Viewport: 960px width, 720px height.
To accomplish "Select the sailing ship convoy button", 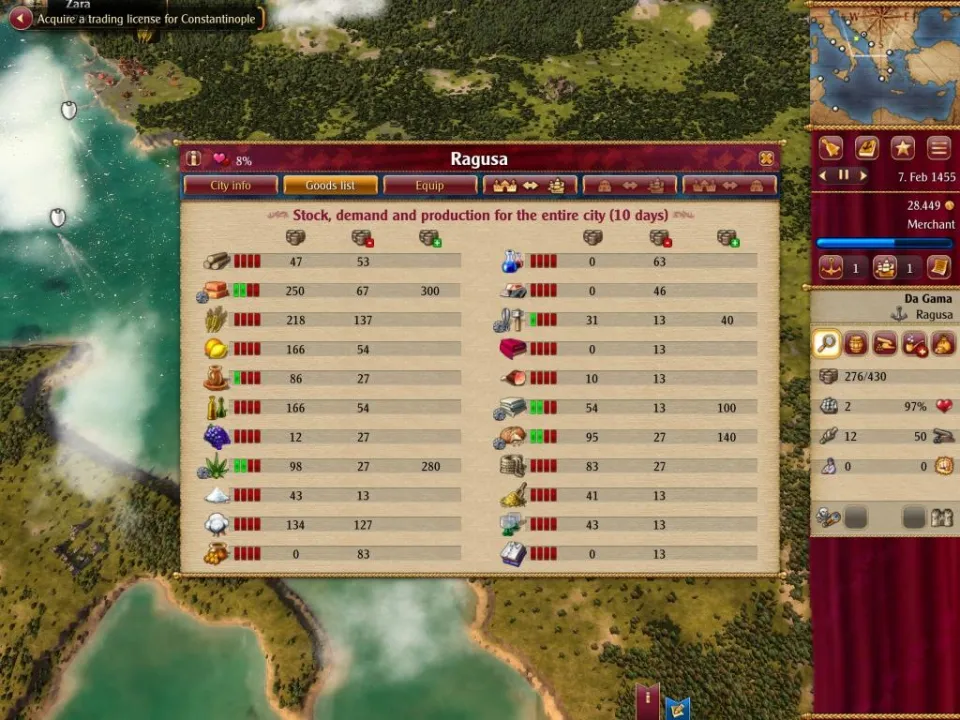I will pyautogui.click(x=884, y=268).
